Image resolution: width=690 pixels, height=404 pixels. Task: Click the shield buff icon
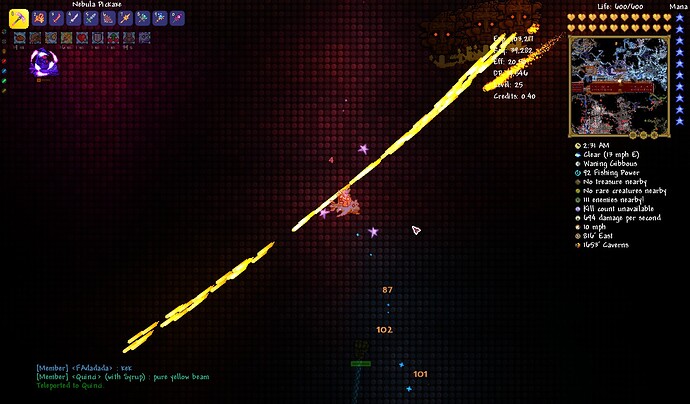(98, 38)
